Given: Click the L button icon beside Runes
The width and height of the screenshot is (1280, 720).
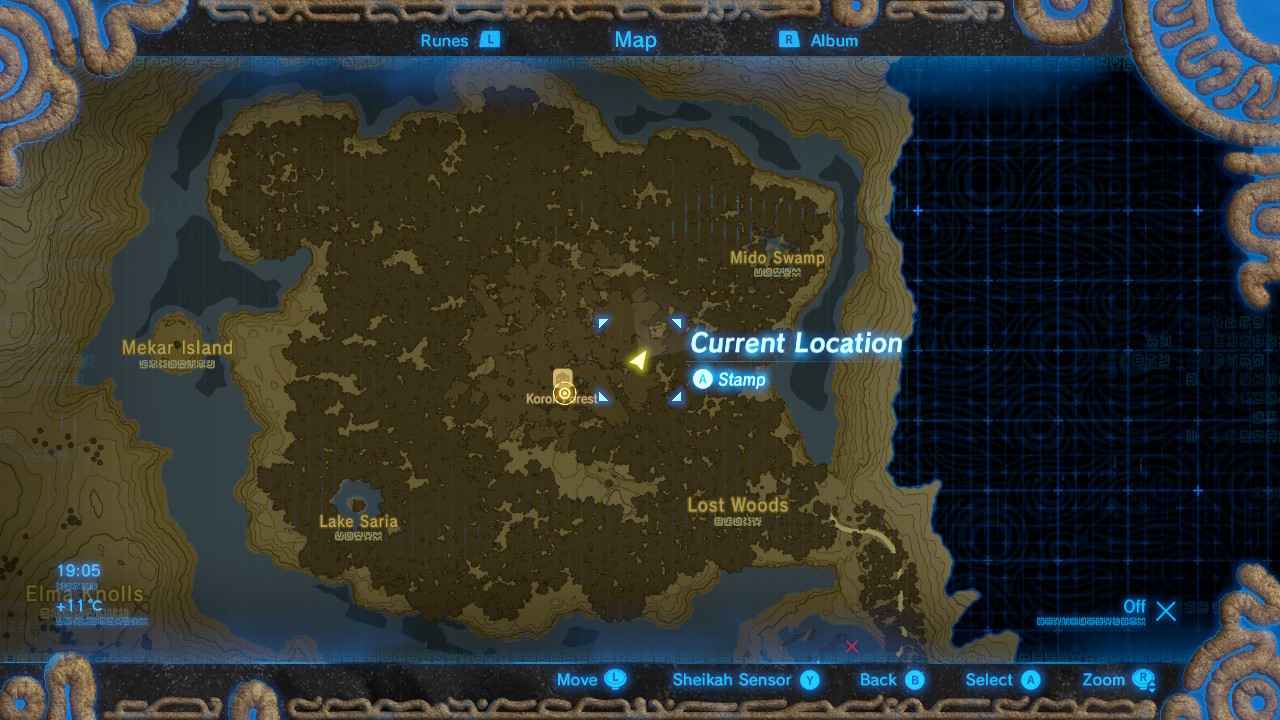Looking at the screenshot, I should 490,40.
